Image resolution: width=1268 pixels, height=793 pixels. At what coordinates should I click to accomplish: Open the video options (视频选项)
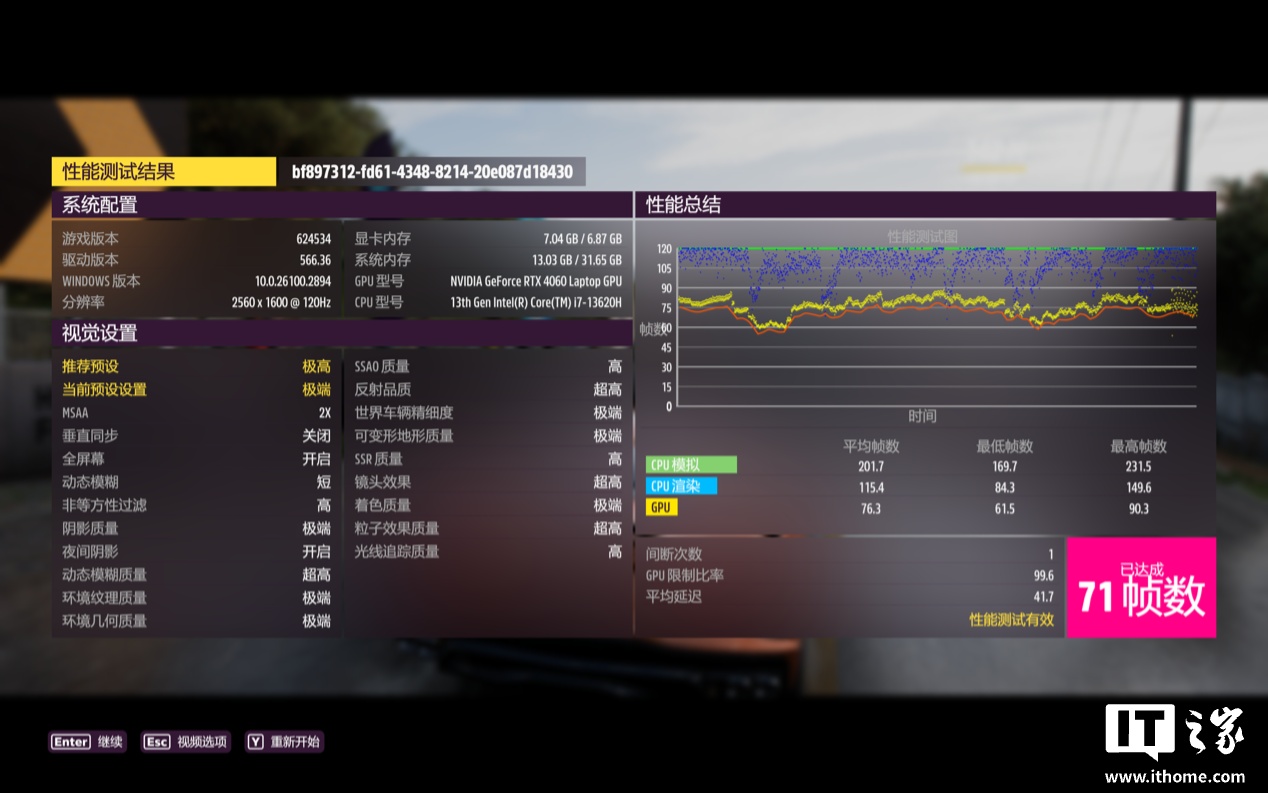coord(187,742)
